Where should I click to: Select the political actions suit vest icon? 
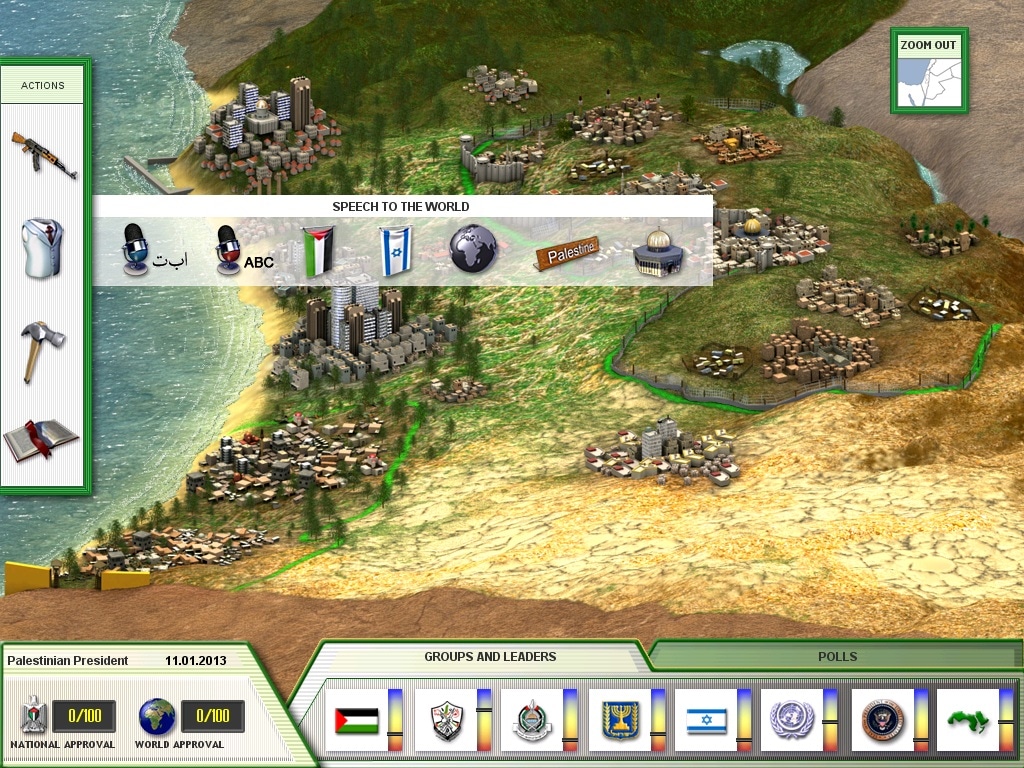(x=44, y=249)
